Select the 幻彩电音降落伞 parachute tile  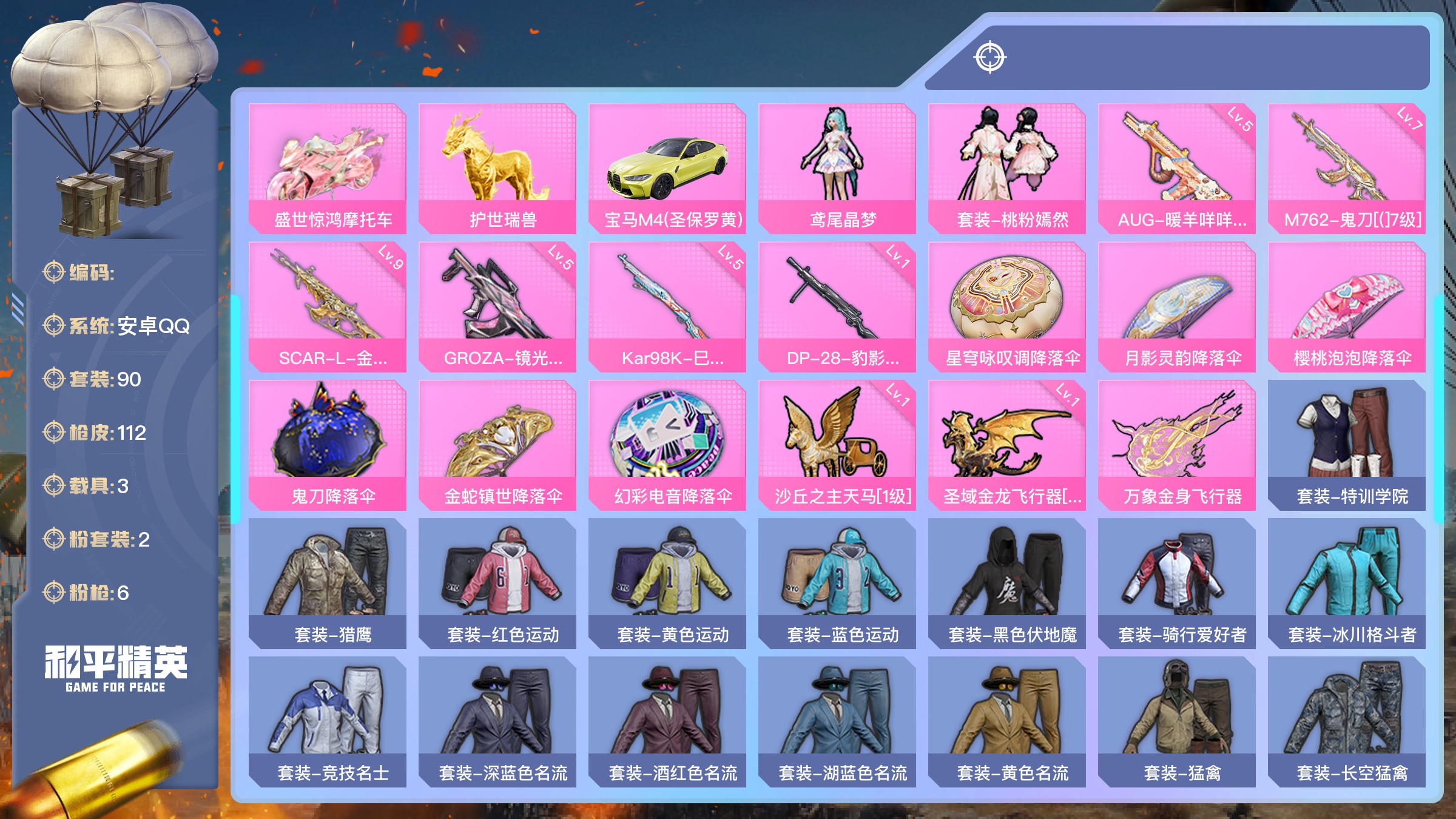tap(667, 445)
